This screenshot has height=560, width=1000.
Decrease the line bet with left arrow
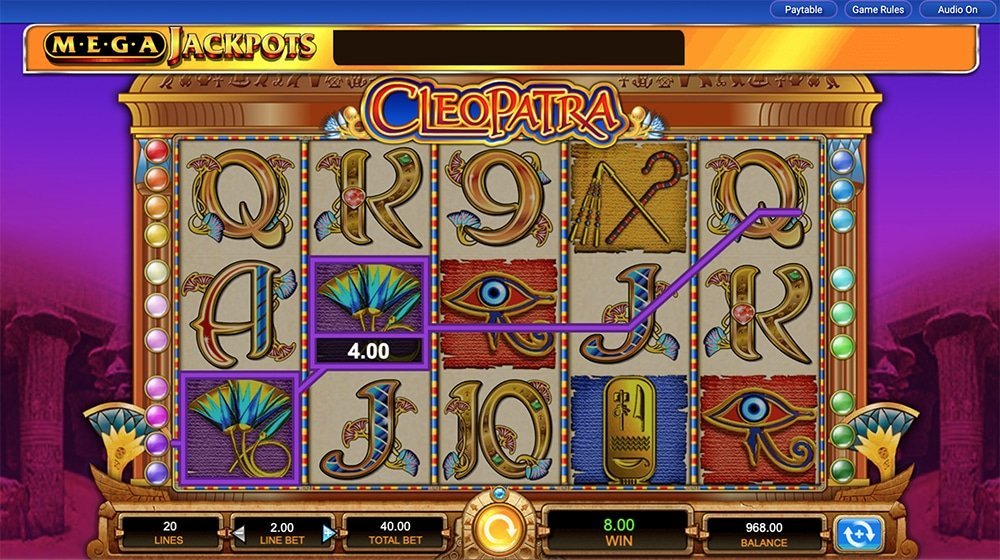(x=239, y=534)
